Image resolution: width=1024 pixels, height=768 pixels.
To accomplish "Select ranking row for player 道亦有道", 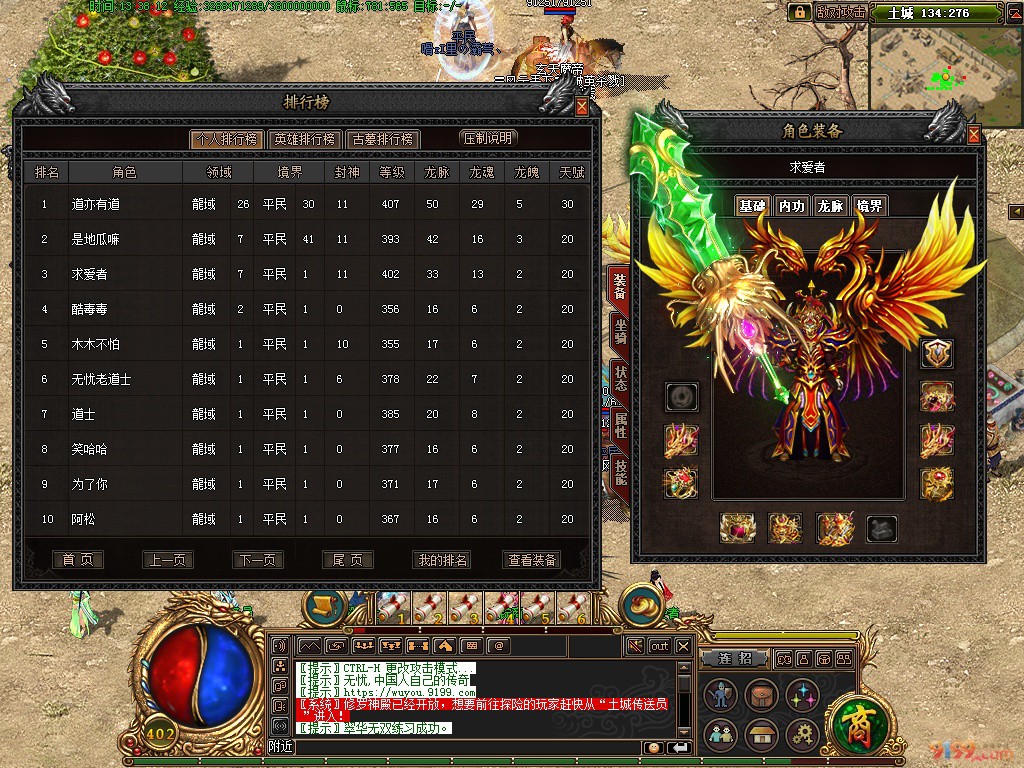I will coord(310,204).
